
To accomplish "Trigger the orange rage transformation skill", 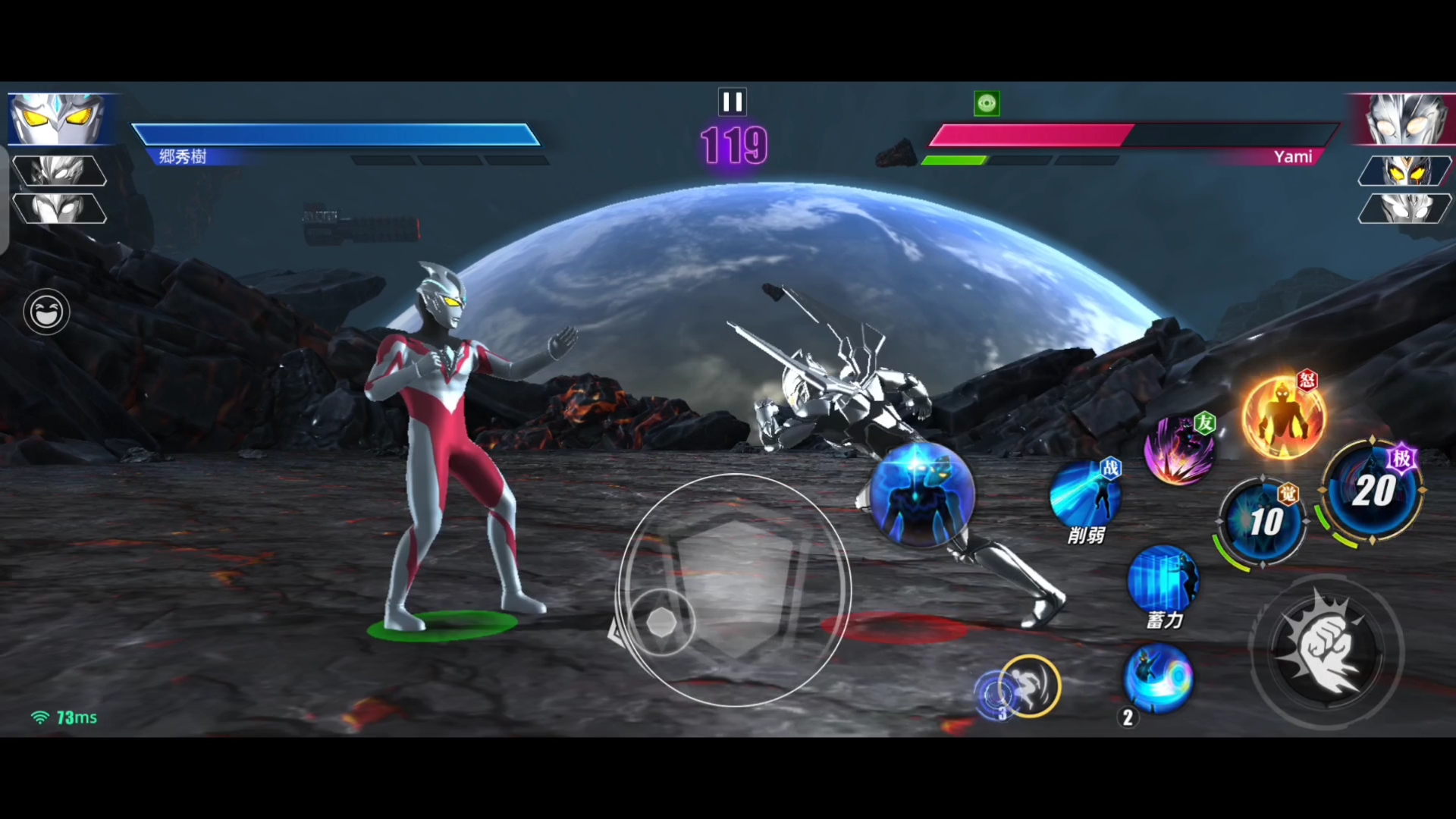I will point(1282,418).
